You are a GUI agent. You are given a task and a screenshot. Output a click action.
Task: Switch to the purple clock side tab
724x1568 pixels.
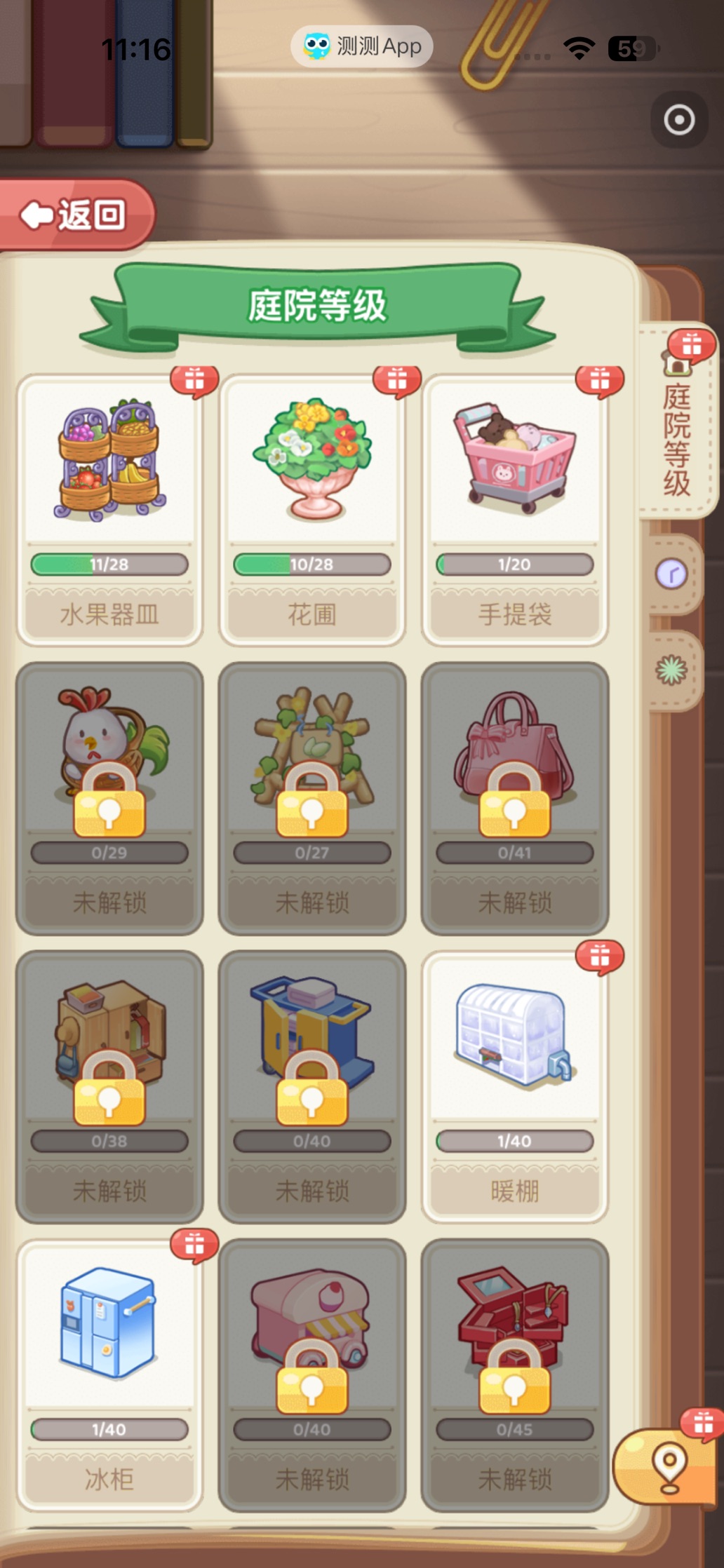672,575
